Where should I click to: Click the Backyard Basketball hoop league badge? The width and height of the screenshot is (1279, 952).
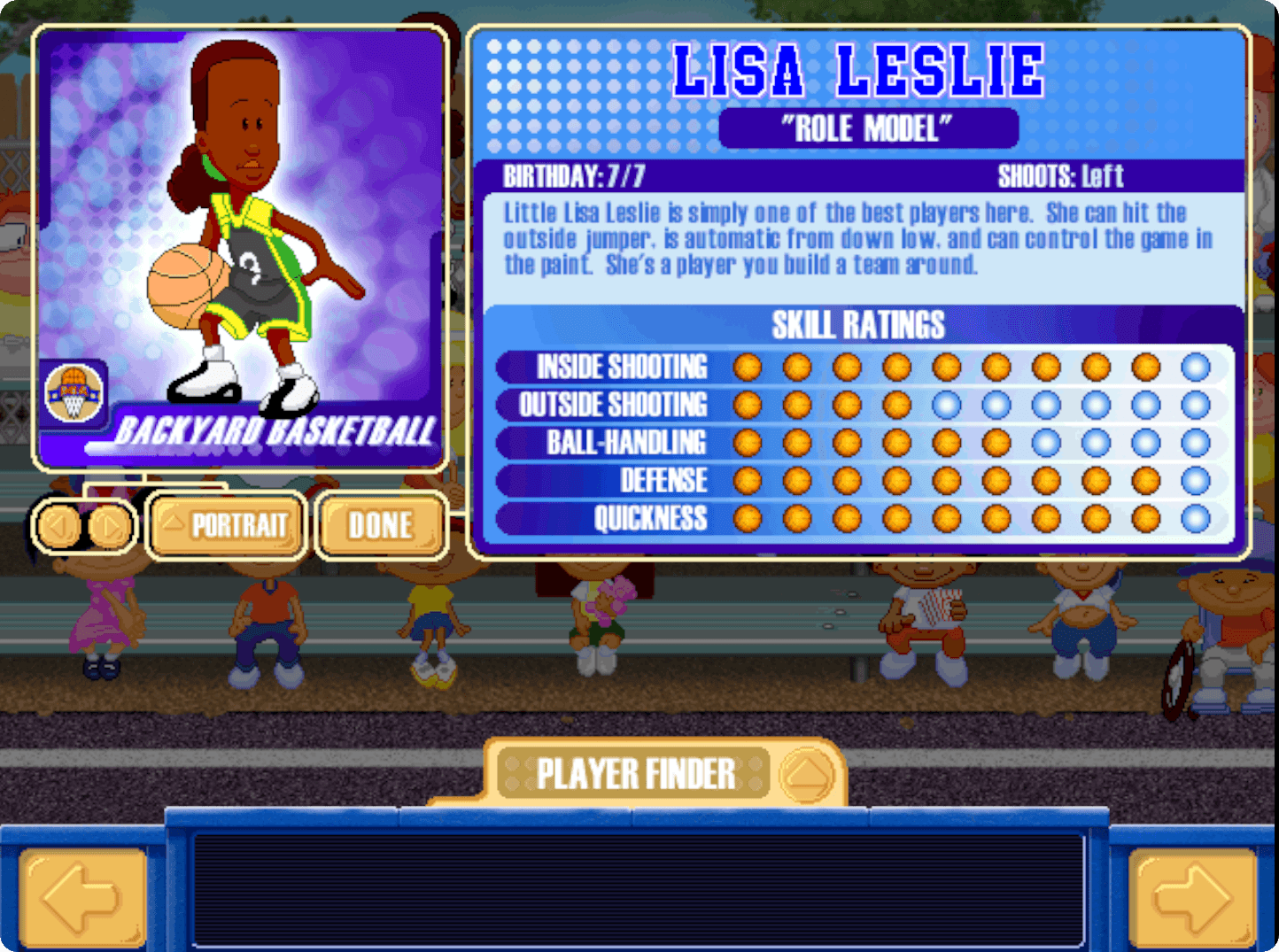pos(75,389)
